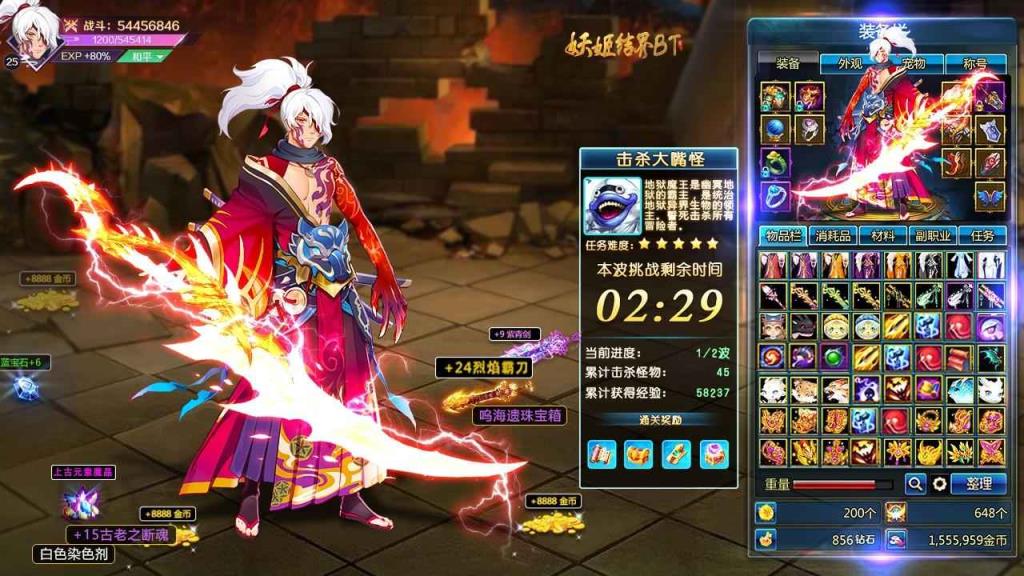Image resolution: width=1024 pixels, height=576 pixels.
Task: Open the 消耗品 consumables tab
Action: (832, 236)
